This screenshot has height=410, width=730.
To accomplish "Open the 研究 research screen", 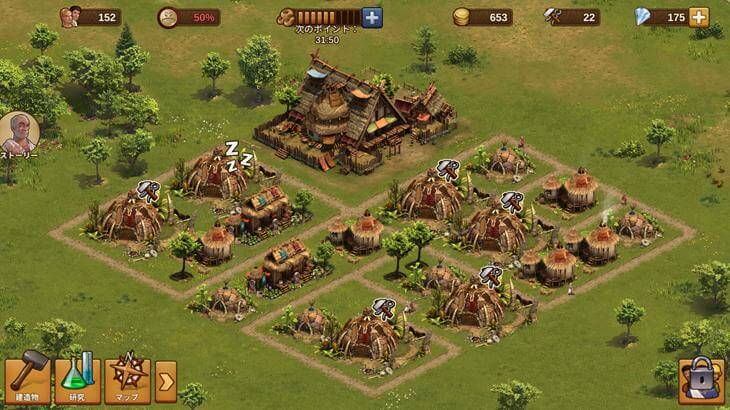I will point(78,379).
